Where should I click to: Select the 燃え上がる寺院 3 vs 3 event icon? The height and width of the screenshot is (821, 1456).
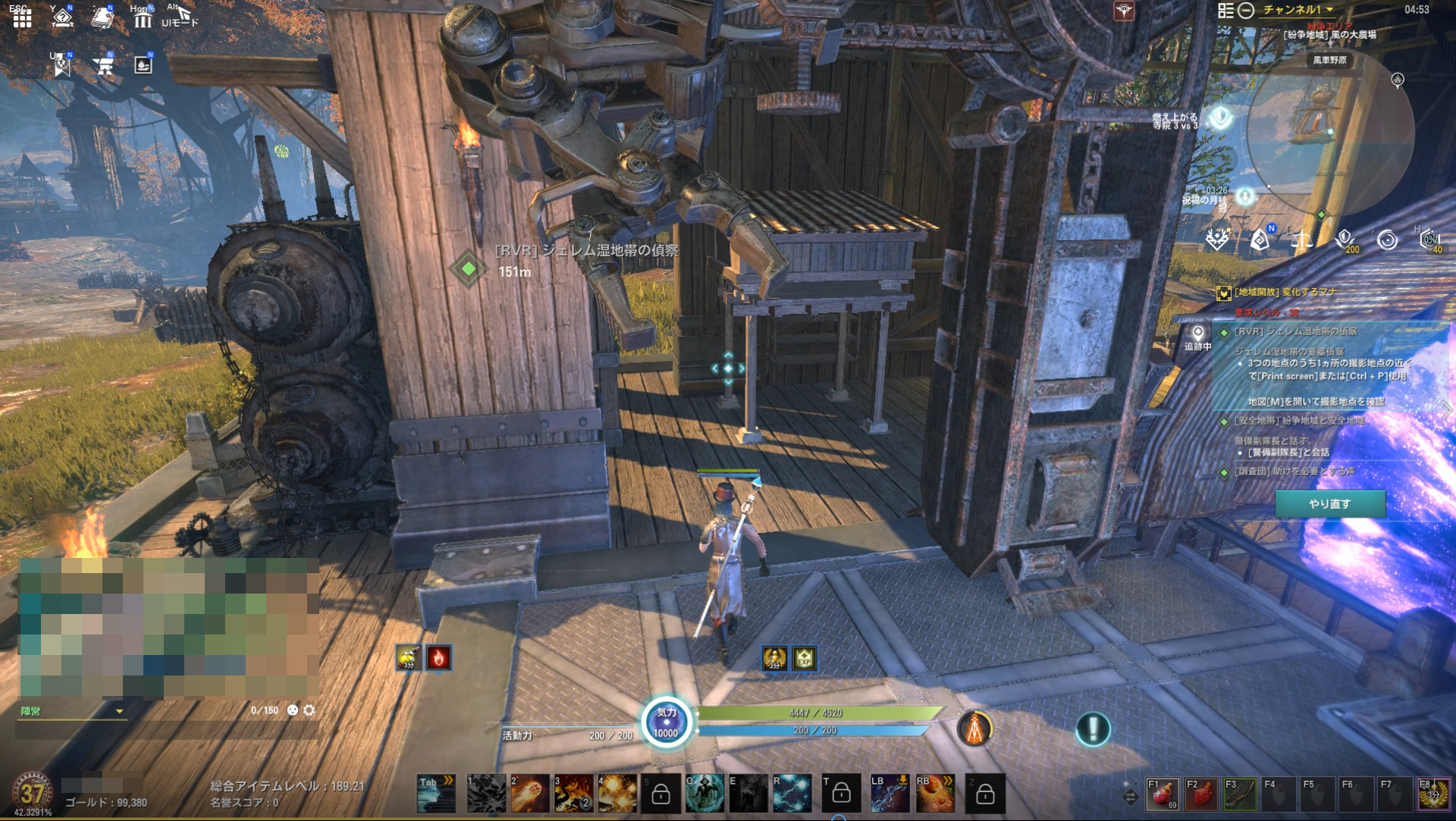1220,118
